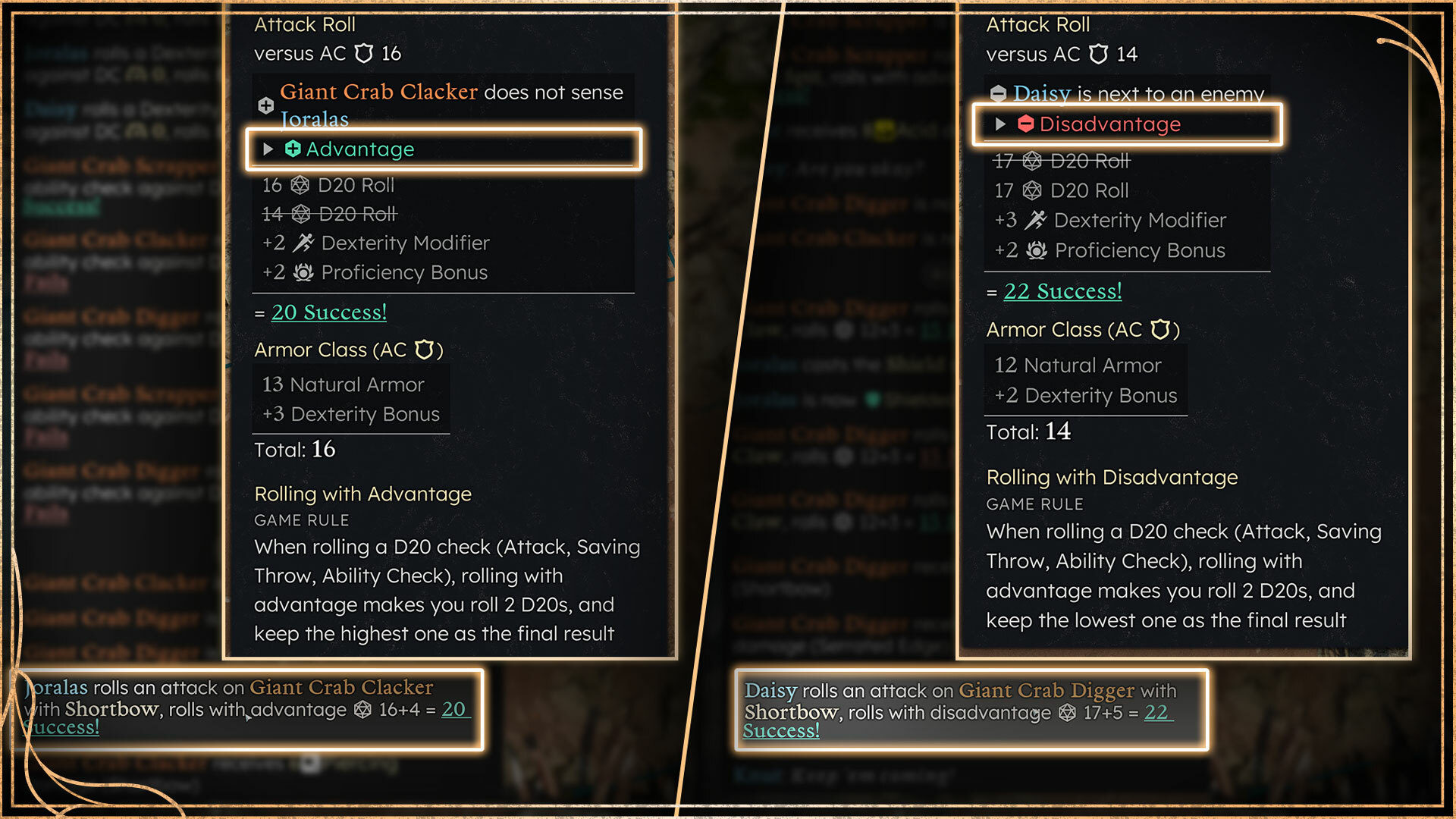Expand the Advantage disclosure triangle
The width and height of the screenshot is (1456, 819).
[268, 149]
